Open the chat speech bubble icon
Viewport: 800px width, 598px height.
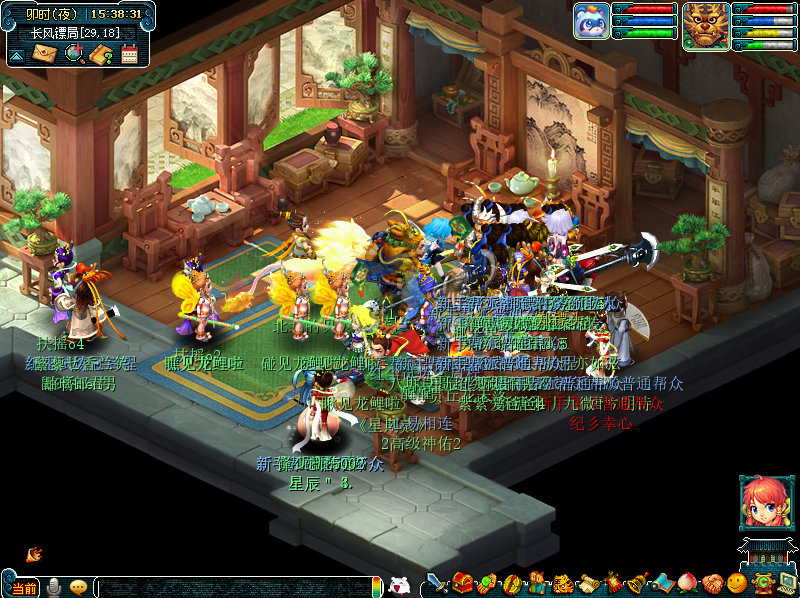(x=78, y=587)
